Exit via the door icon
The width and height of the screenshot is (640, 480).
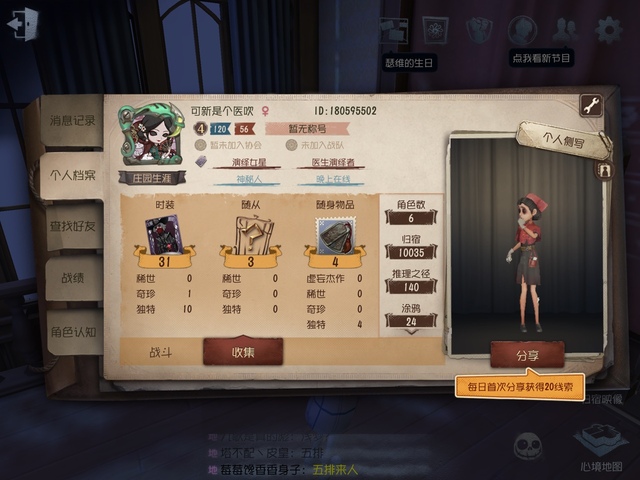point(22,22)
